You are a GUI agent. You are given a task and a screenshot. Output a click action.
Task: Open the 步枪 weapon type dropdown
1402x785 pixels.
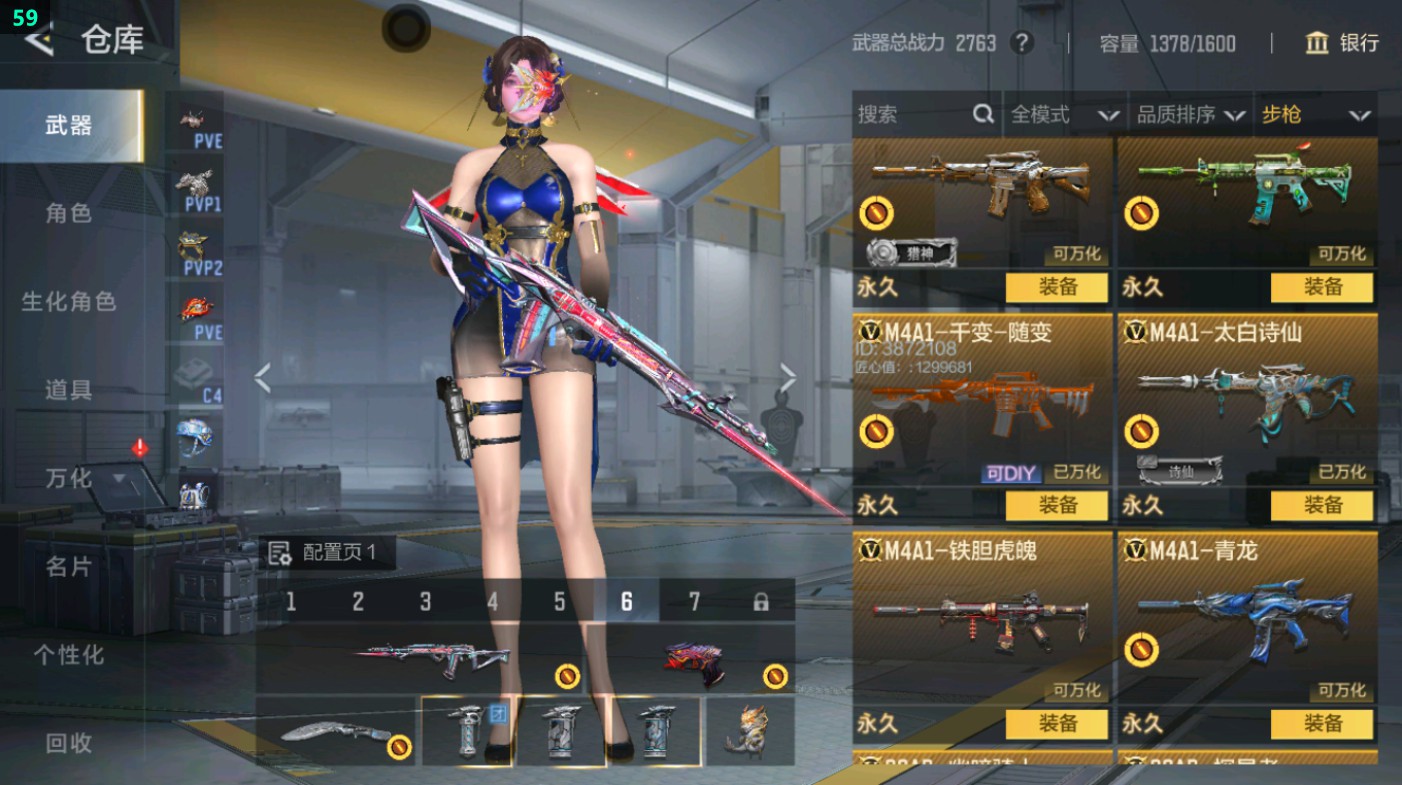point(1315,115)
